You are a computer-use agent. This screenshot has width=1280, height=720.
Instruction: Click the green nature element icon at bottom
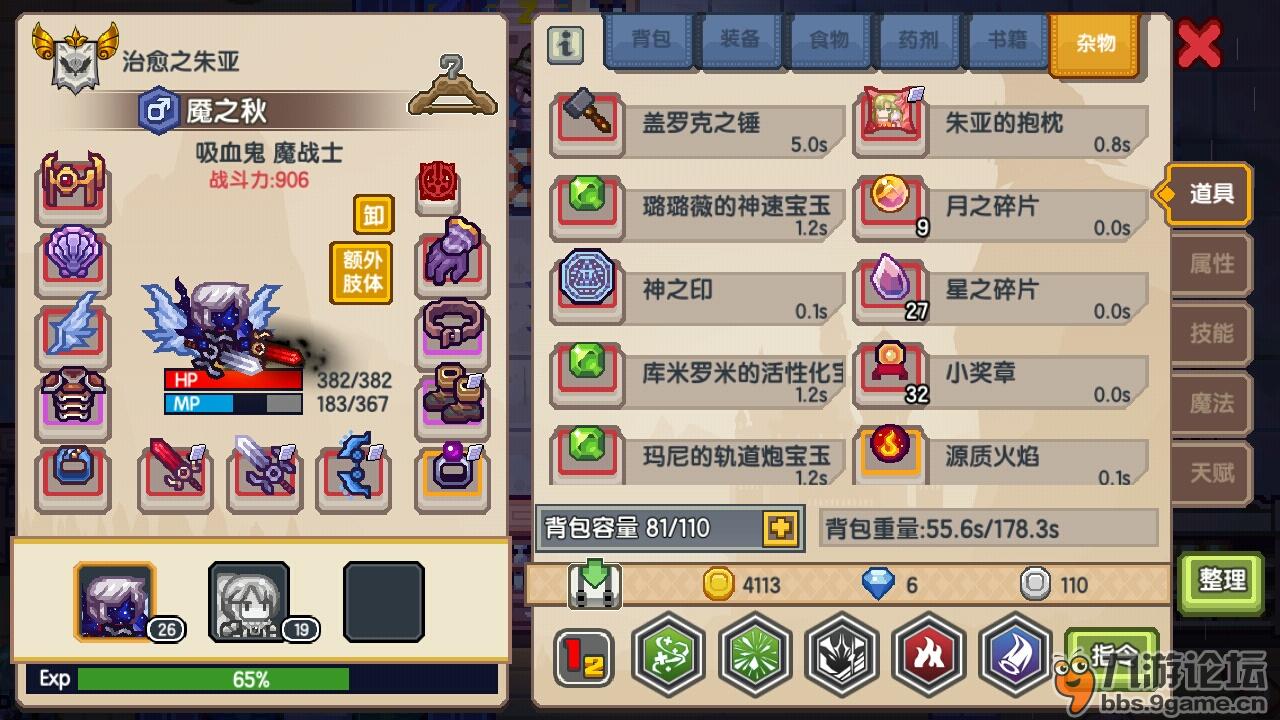click(668, 655)
